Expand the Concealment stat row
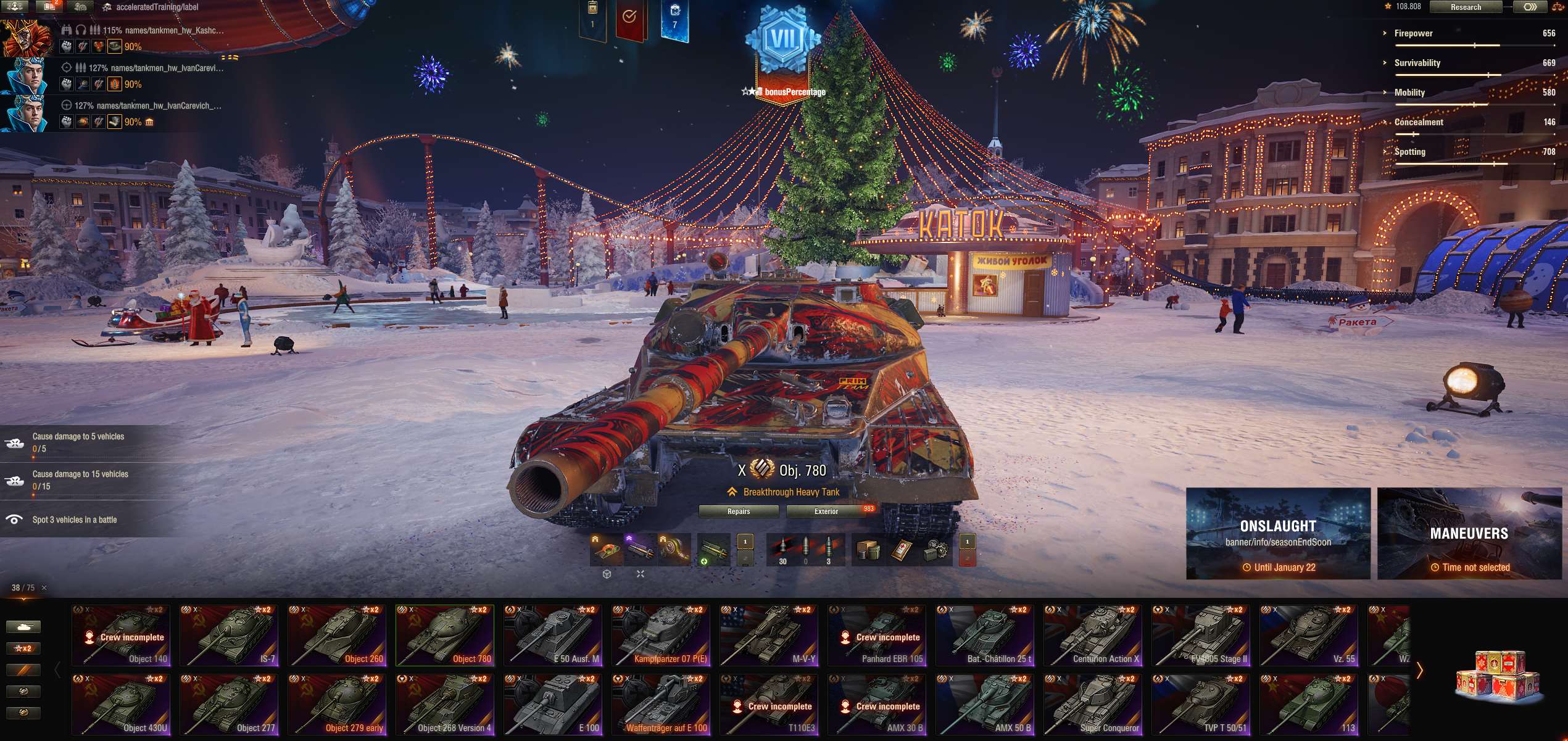The image size is (1568, 741). pyautogui.click(x=1418, y=122)
